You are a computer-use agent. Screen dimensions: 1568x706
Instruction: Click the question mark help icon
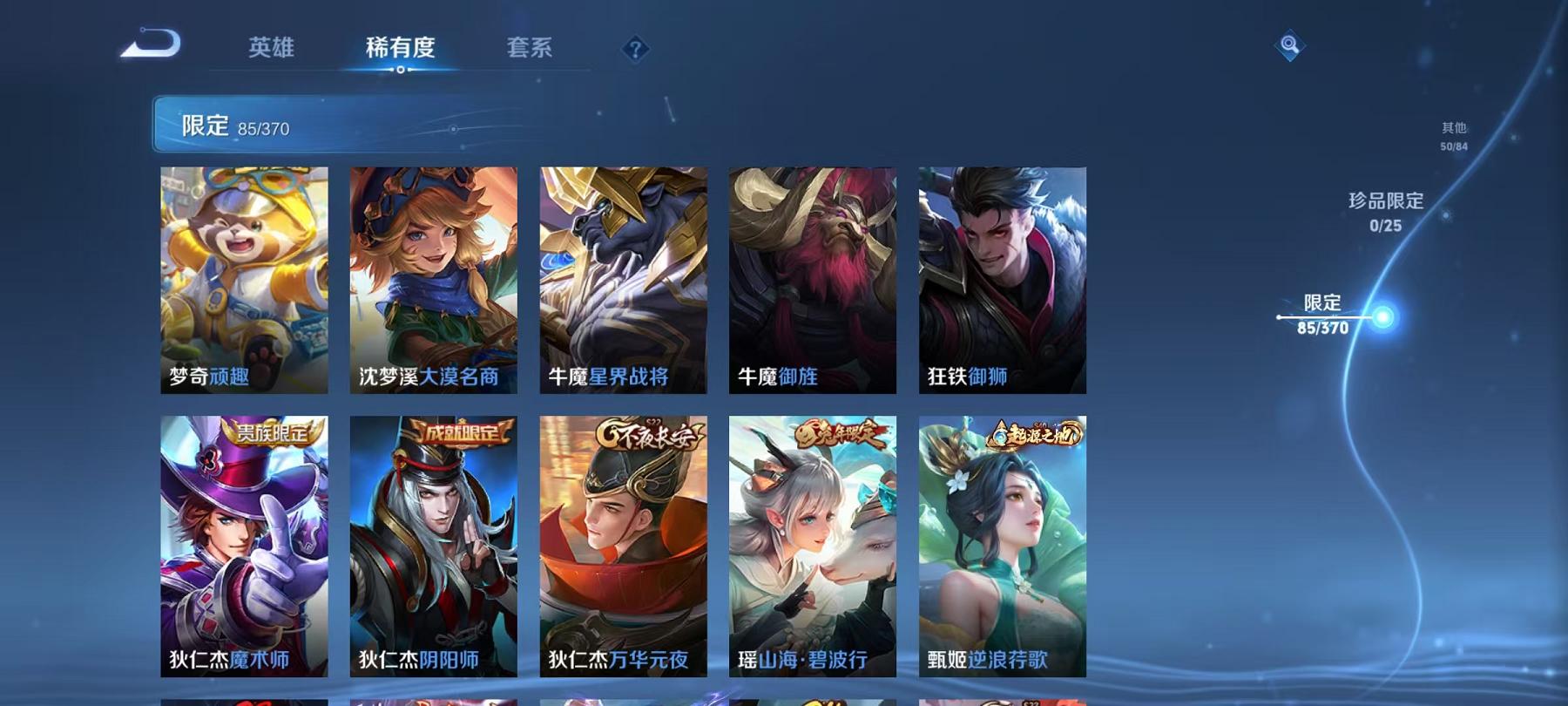[637, 50]
